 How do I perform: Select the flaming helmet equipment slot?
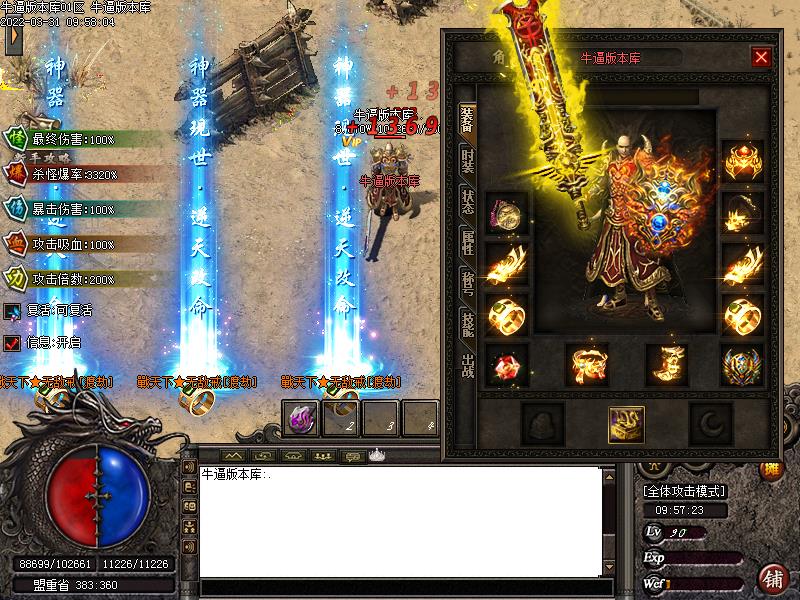coord(742,160)
